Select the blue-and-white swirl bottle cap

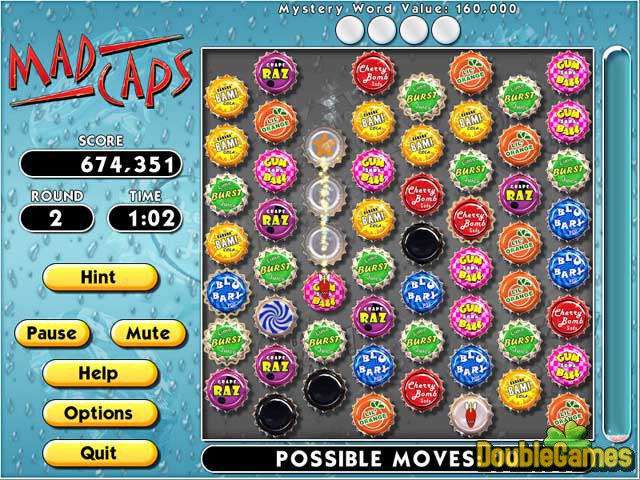click(273, 316)
